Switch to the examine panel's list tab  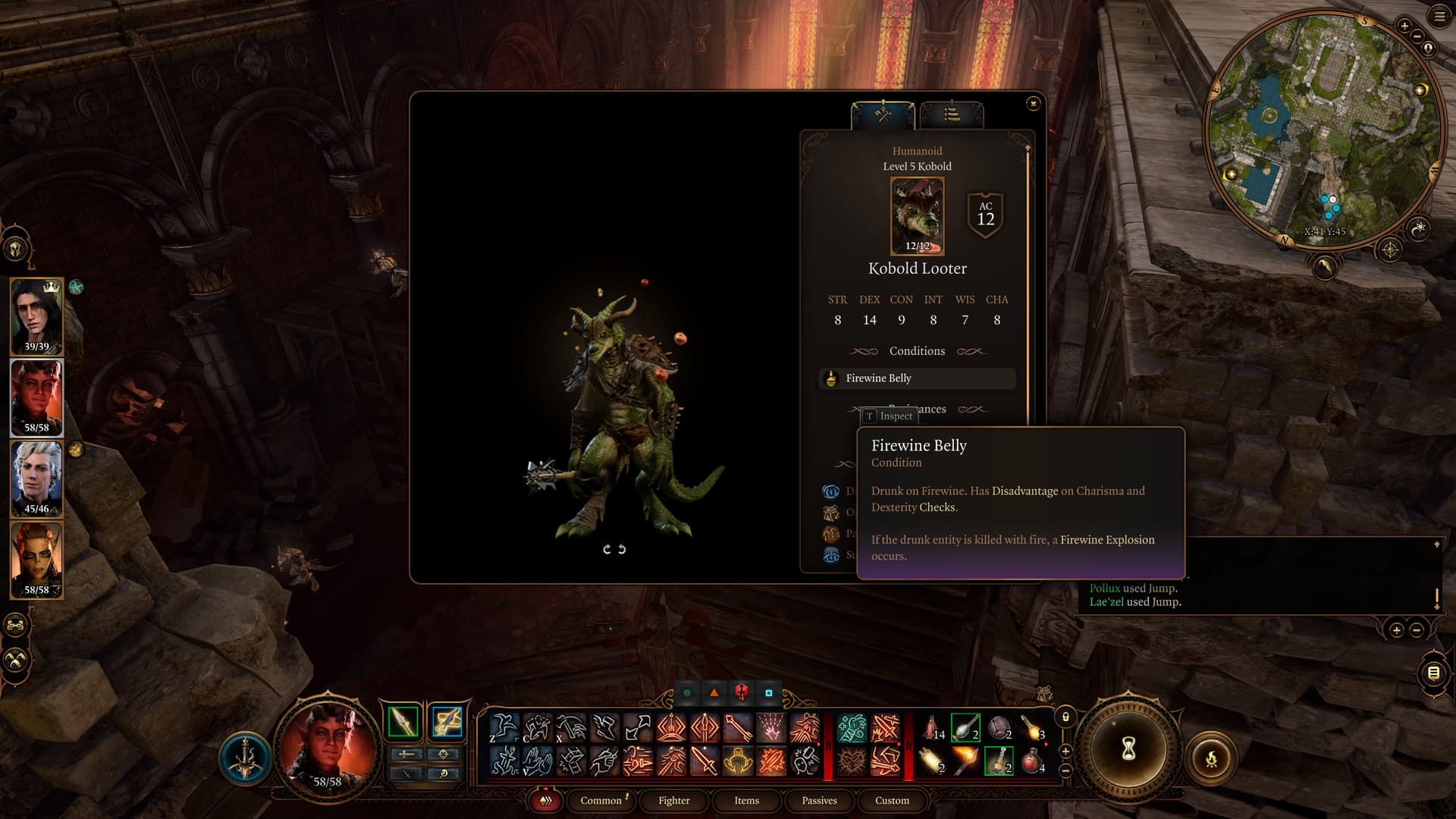pos(951,115)
